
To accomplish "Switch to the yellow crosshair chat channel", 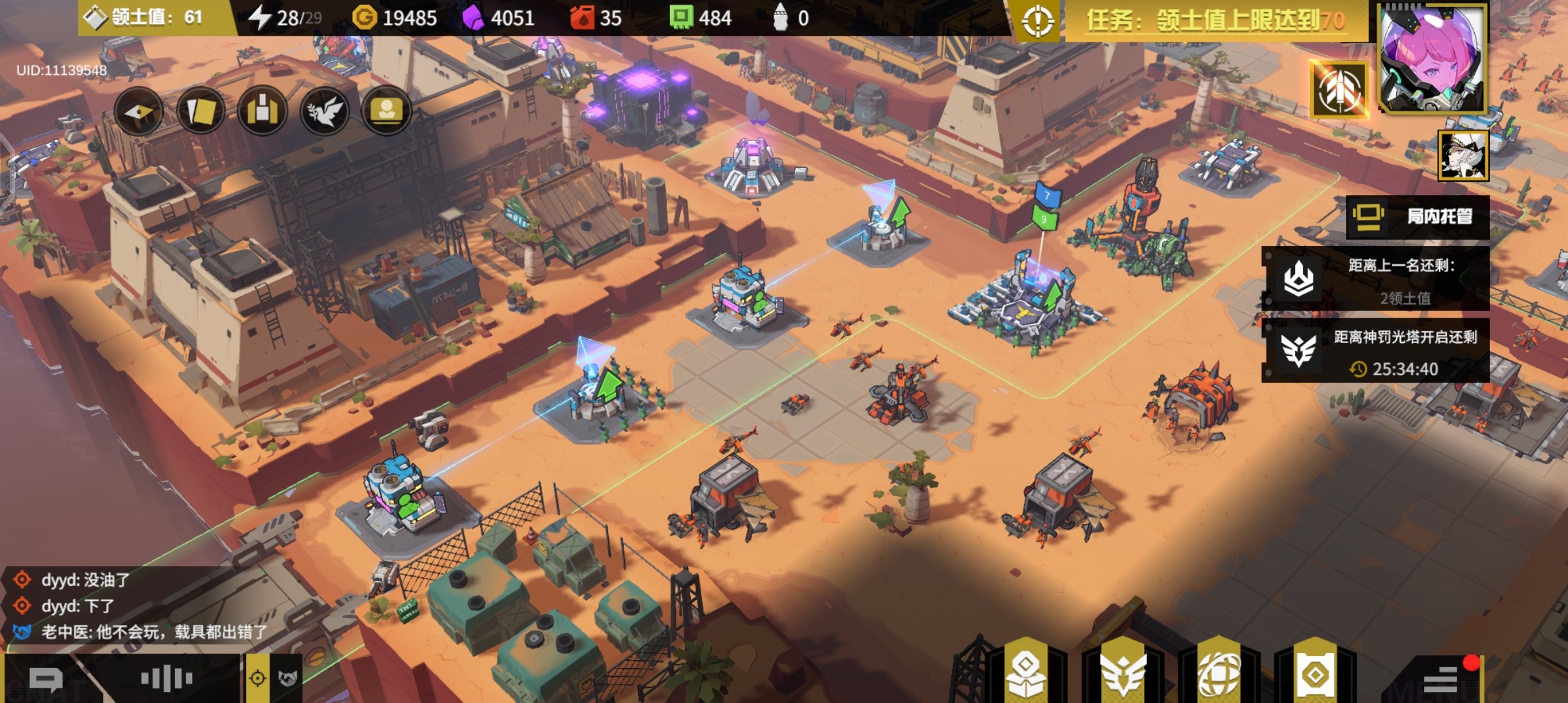I will (x=258, y=679).
